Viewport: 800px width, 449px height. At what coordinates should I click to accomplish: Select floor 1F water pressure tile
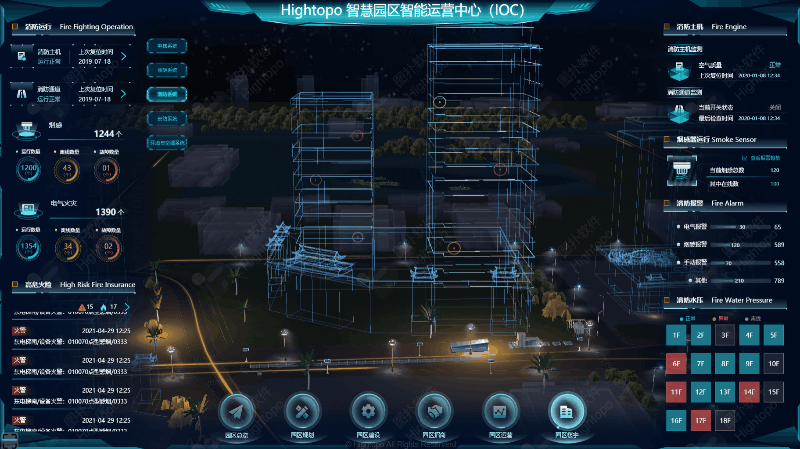(677, 334)
